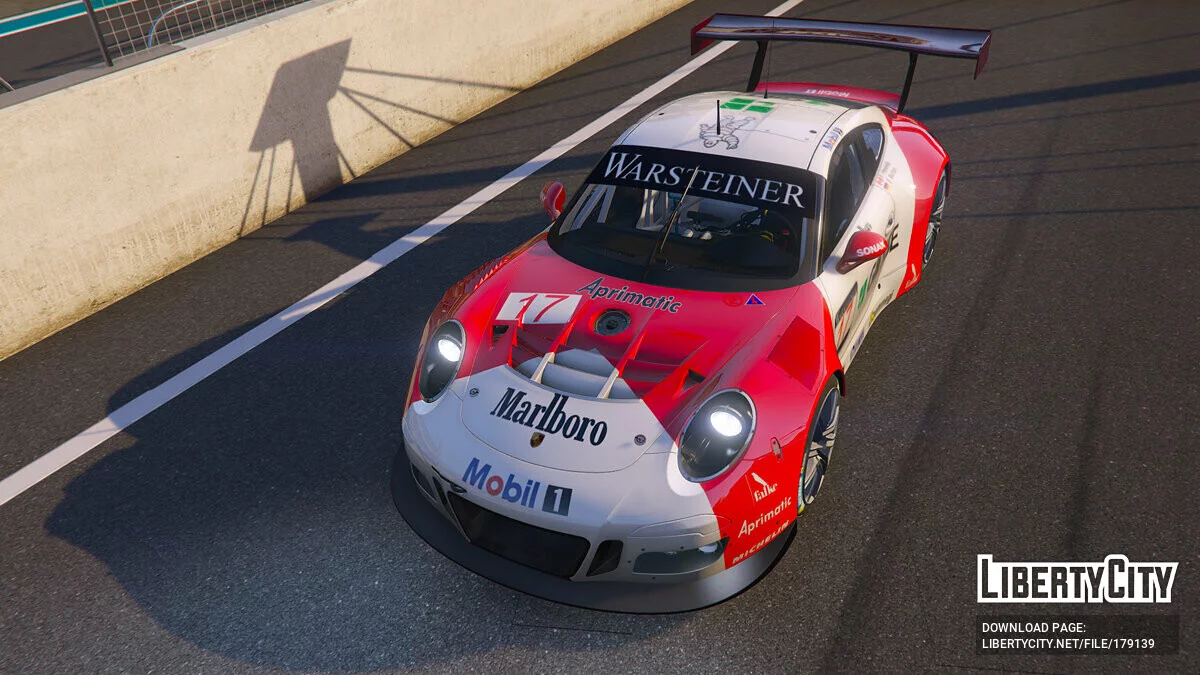The height and width of the screenshot is (675, 1200).
Task: Open the libertycity.net/file/179139 download page link
Action: tap(1067, 643)
